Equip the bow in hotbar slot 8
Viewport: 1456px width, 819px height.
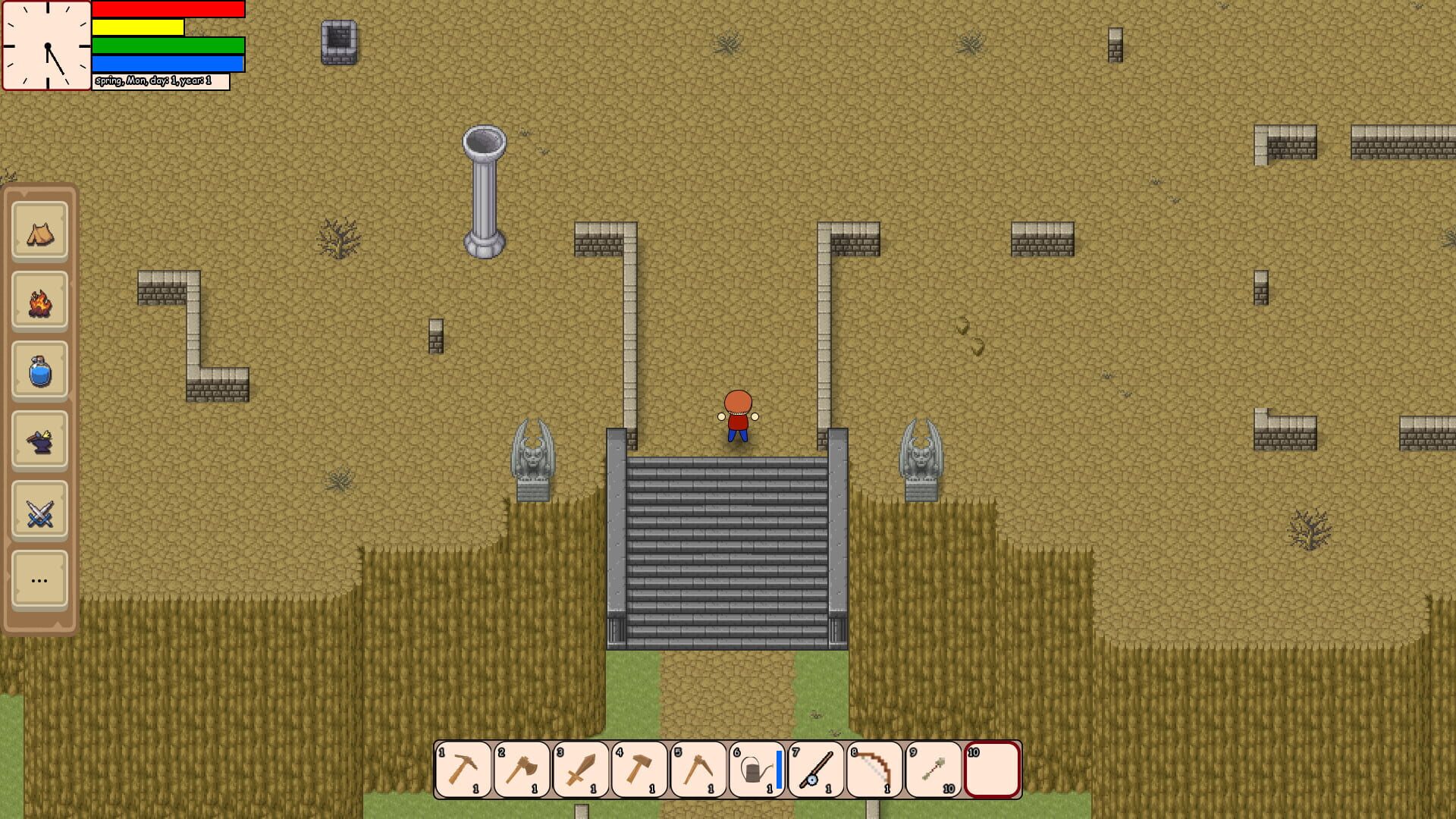(874, 770)
